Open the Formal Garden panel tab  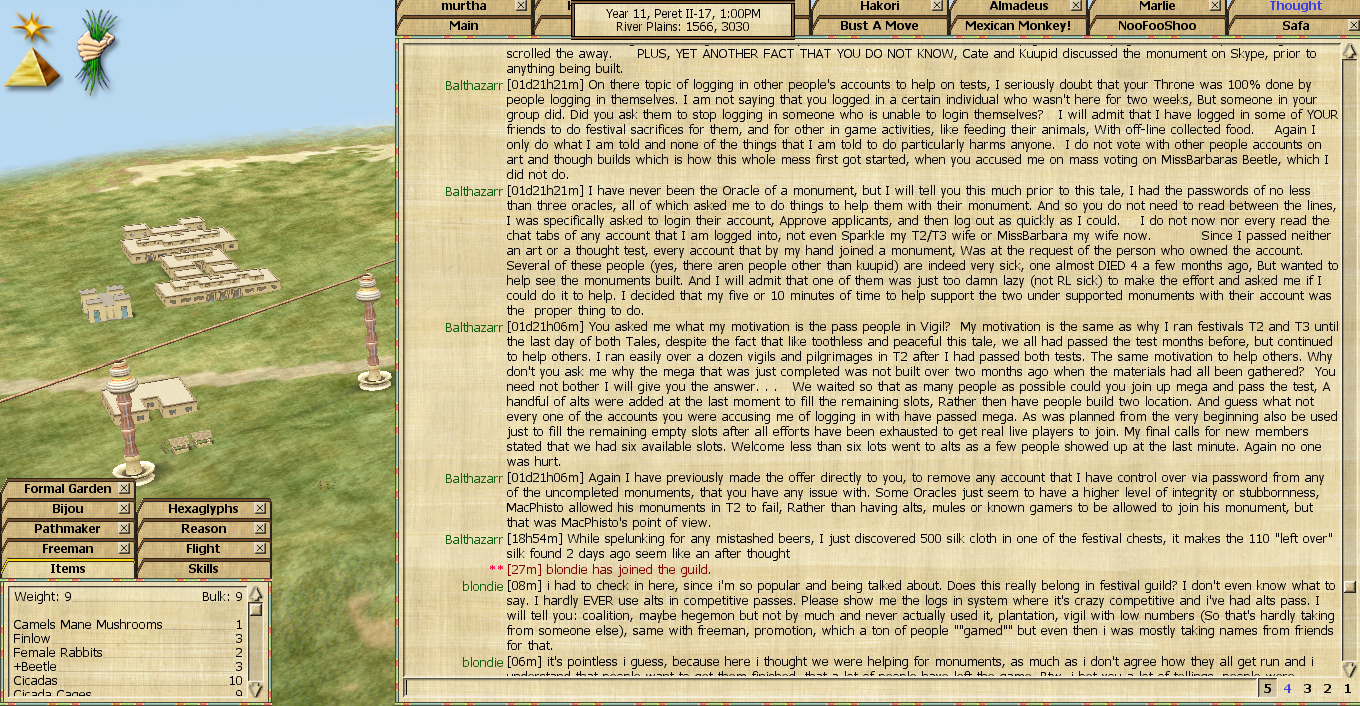coord(68,489)
